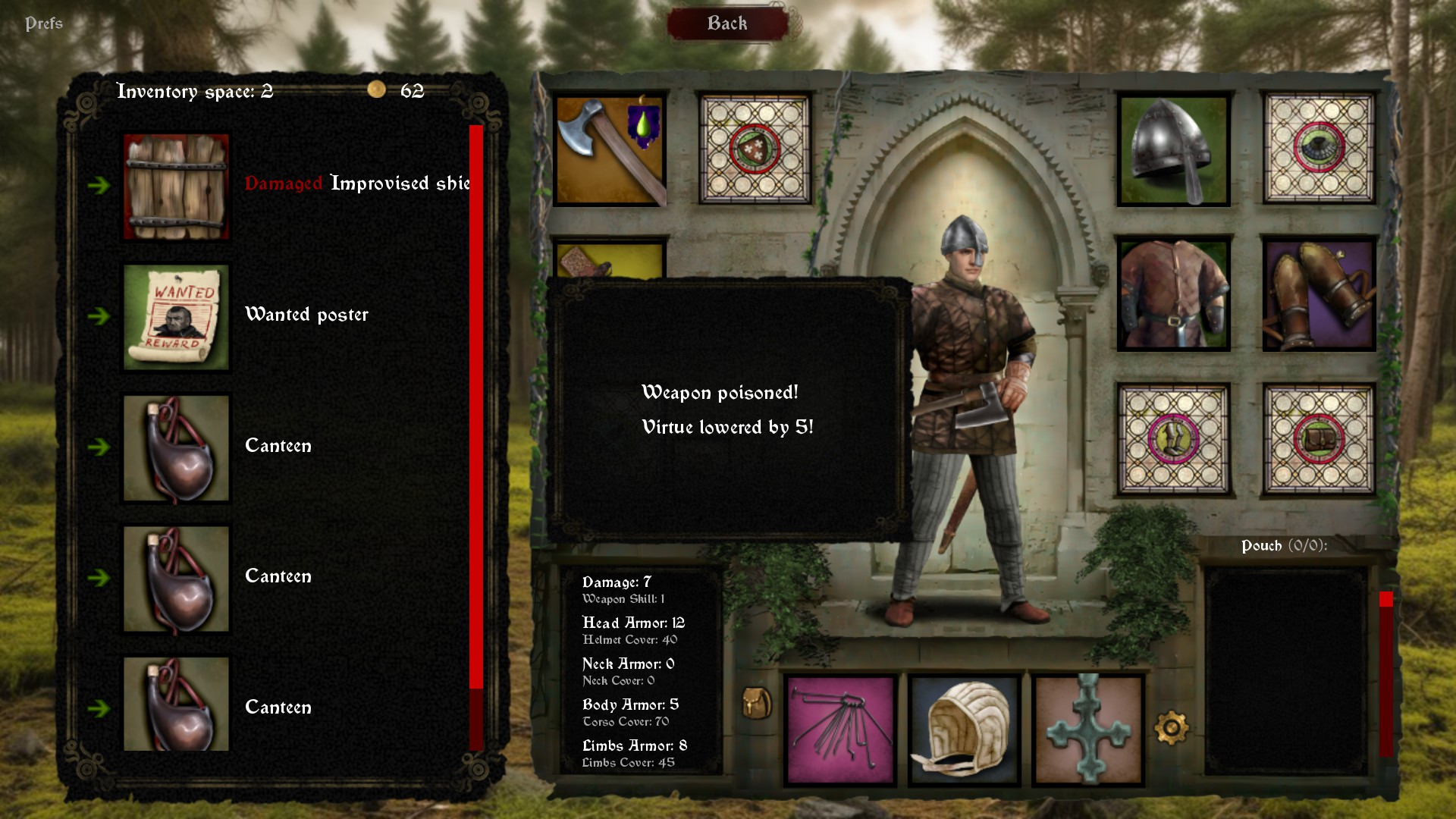Click the lockpicks item slot
This screenshot has height=819, width=1456.
[x=841, y=730]
